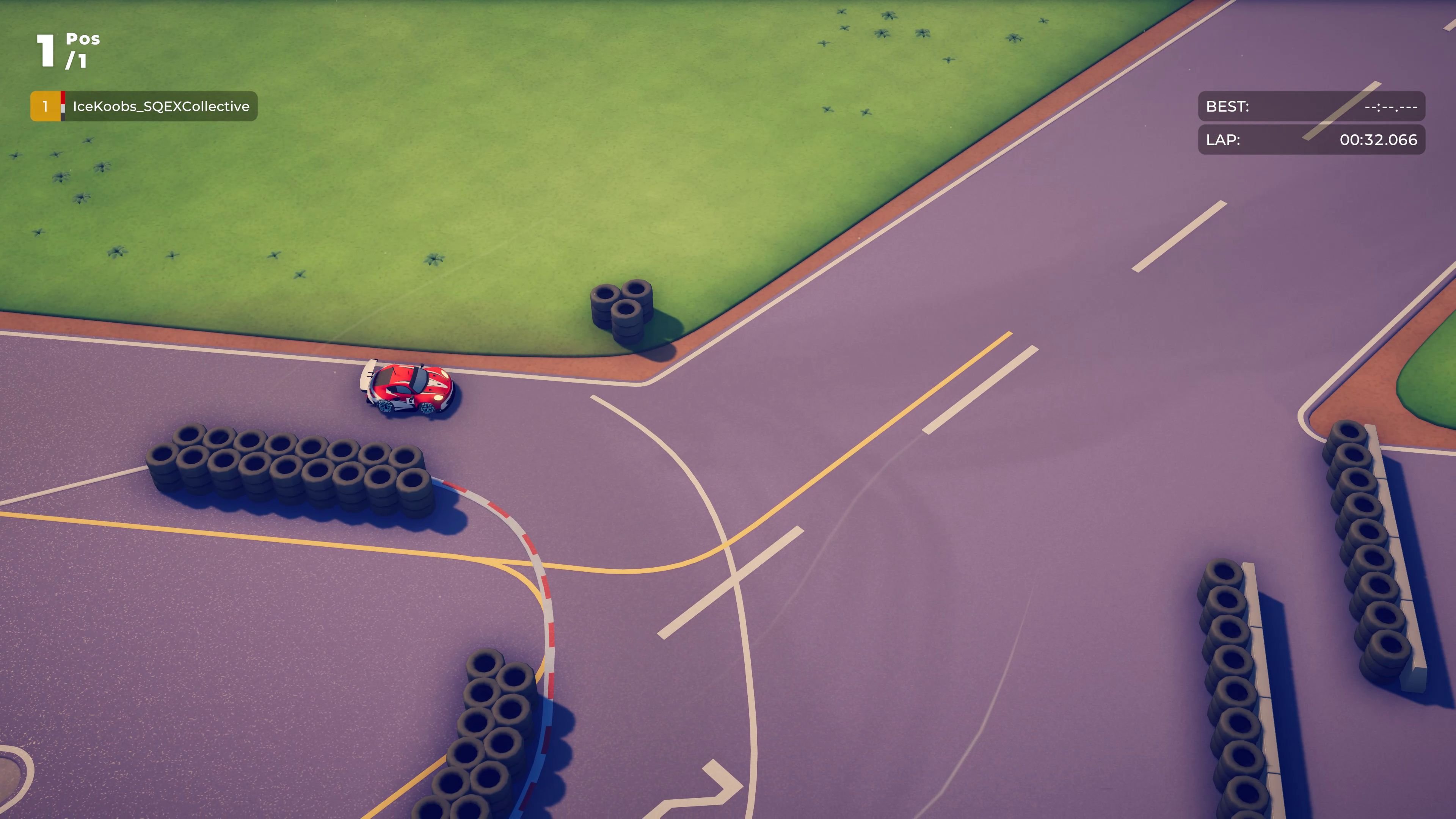Toggle the BEST lap time display
This screenshot has height=819, width=1456.
tap(1311, 107)
